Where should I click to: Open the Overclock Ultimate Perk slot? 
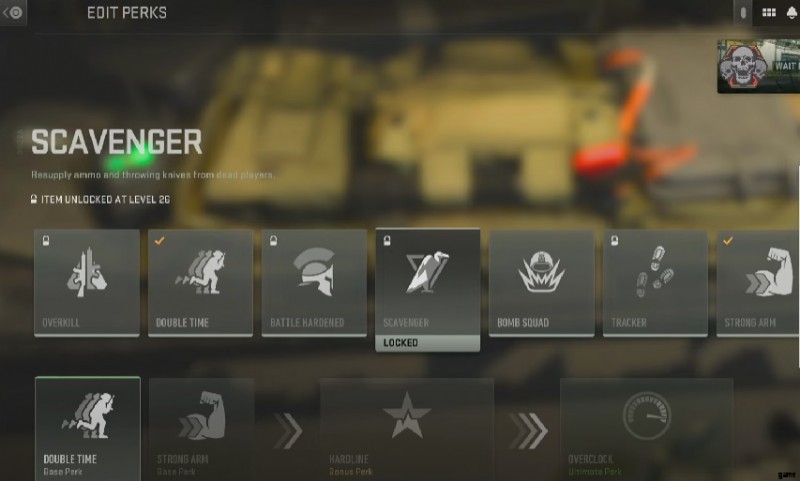coord(646,428)
